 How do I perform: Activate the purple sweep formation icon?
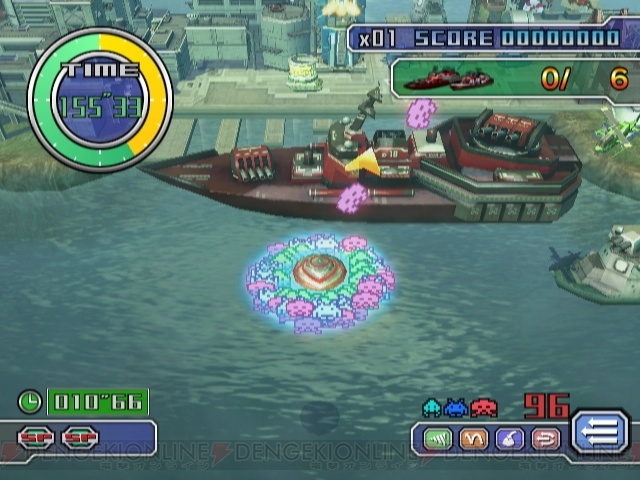tap(509, 437)
